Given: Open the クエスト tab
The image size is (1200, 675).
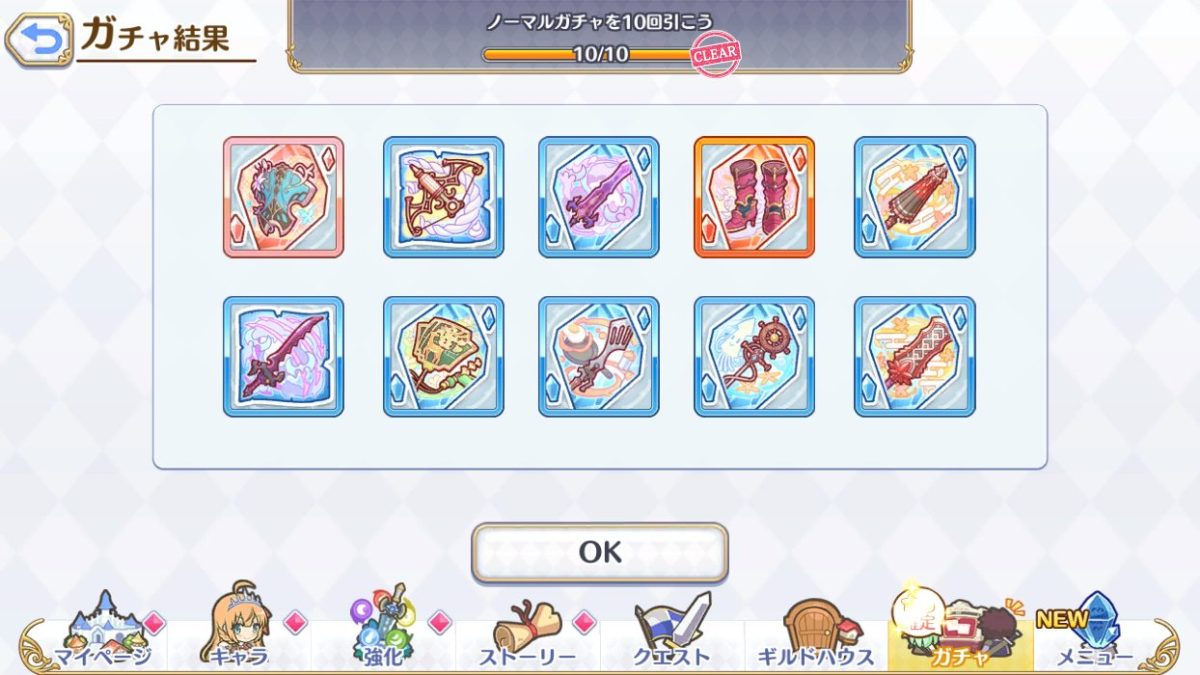Looking at the screenshot, I should click(671, 632).
